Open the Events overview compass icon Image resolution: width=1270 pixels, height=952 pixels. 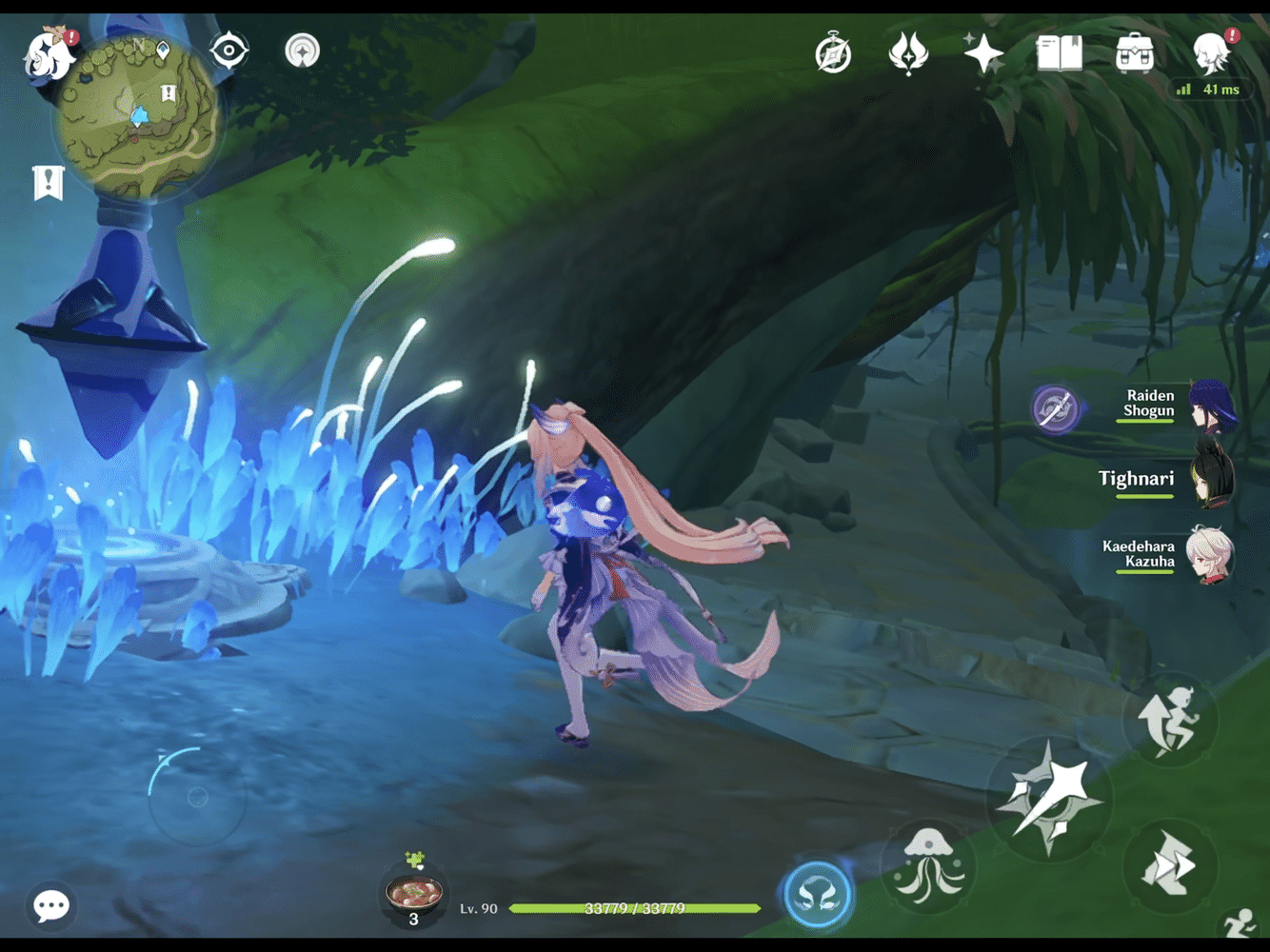click(831, 55)
